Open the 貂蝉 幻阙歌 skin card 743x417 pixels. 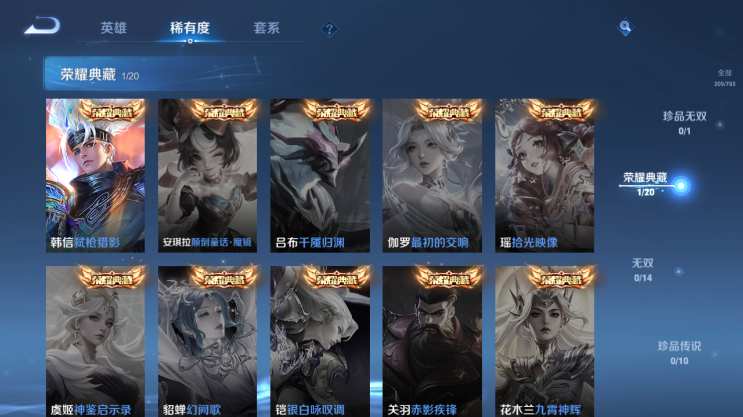(x=207, y=342)
